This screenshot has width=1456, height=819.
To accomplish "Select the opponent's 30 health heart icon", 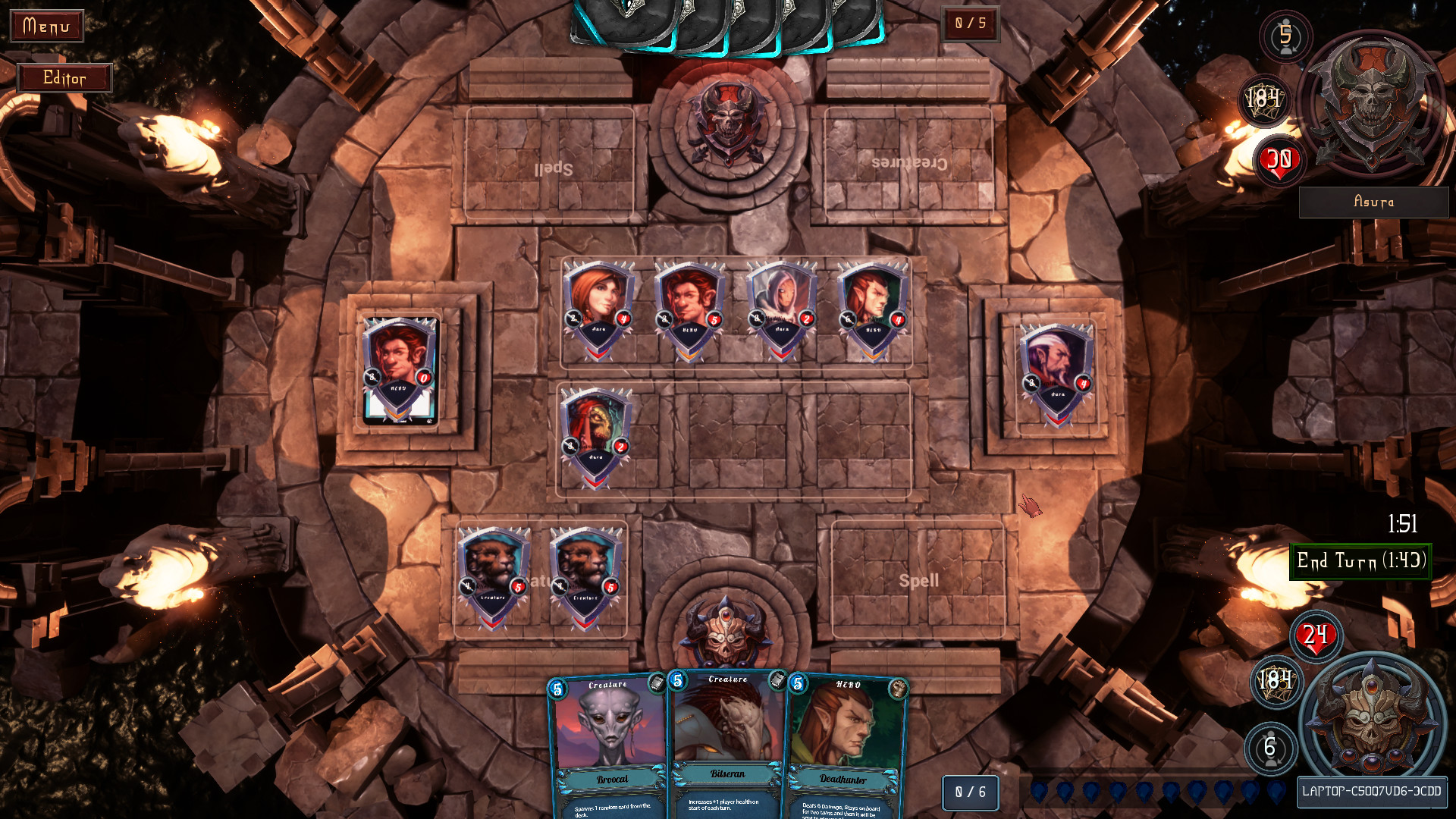I will 1282,161.
